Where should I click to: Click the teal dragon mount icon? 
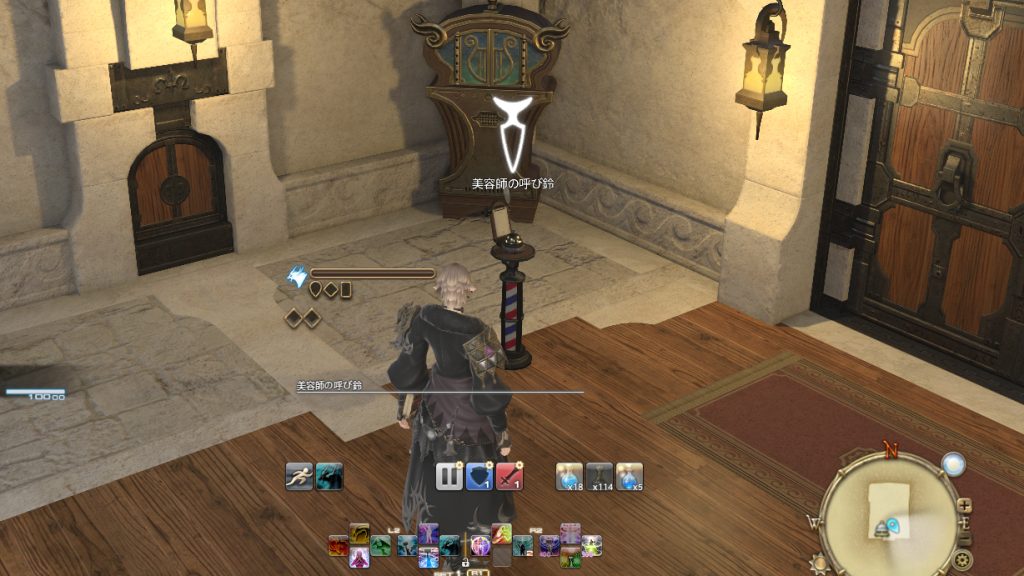(329, 476)
